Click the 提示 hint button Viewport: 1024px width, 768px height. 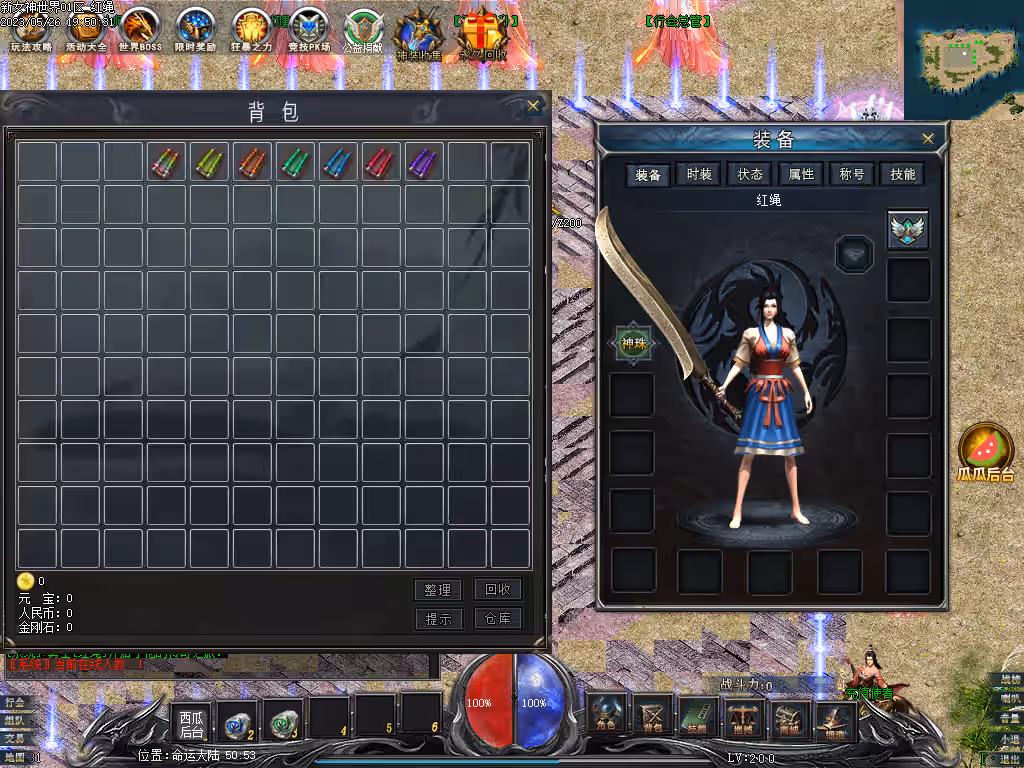(x=438, y=619)
